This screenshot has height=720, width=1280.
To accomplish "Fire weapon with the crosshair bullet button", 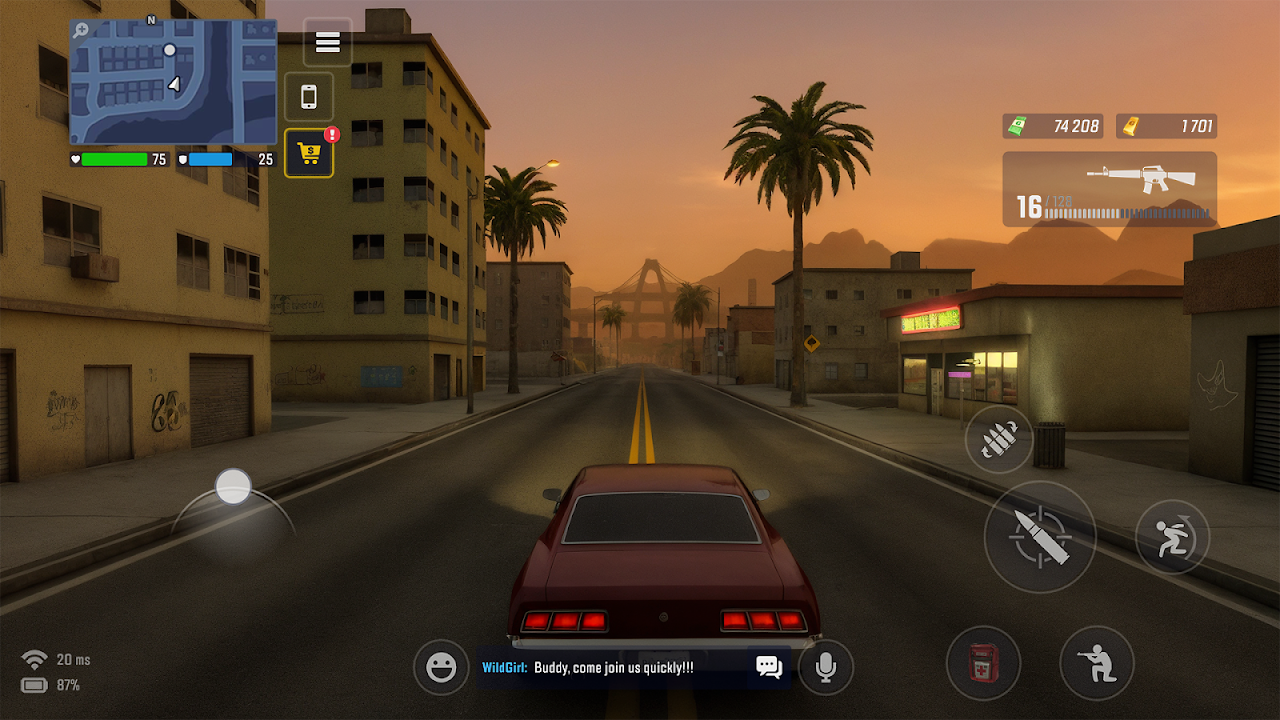I will click(x=1040, y=537).
